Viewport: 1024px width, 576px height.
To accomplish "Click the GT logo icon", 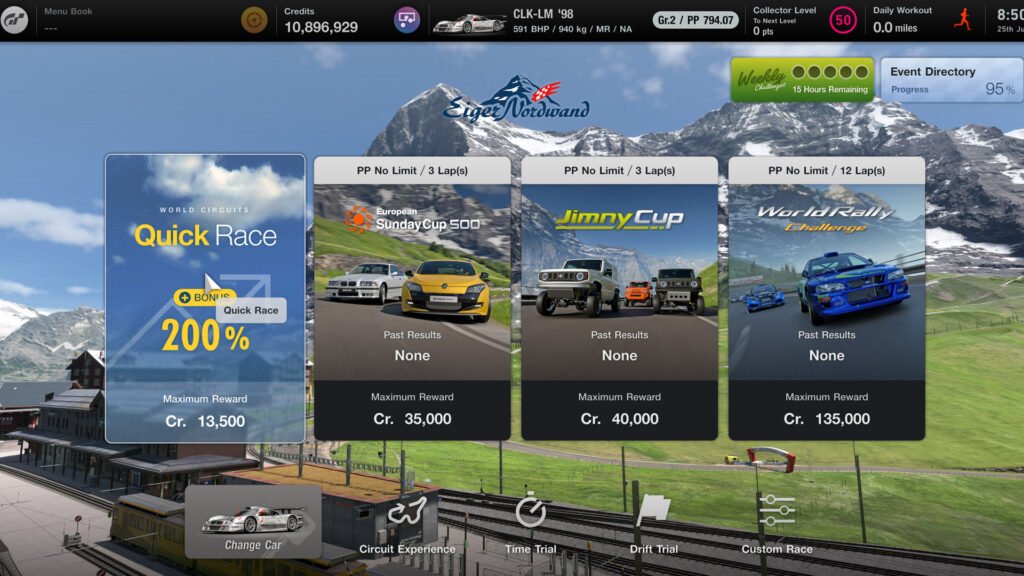I will [x=14, y=20].
